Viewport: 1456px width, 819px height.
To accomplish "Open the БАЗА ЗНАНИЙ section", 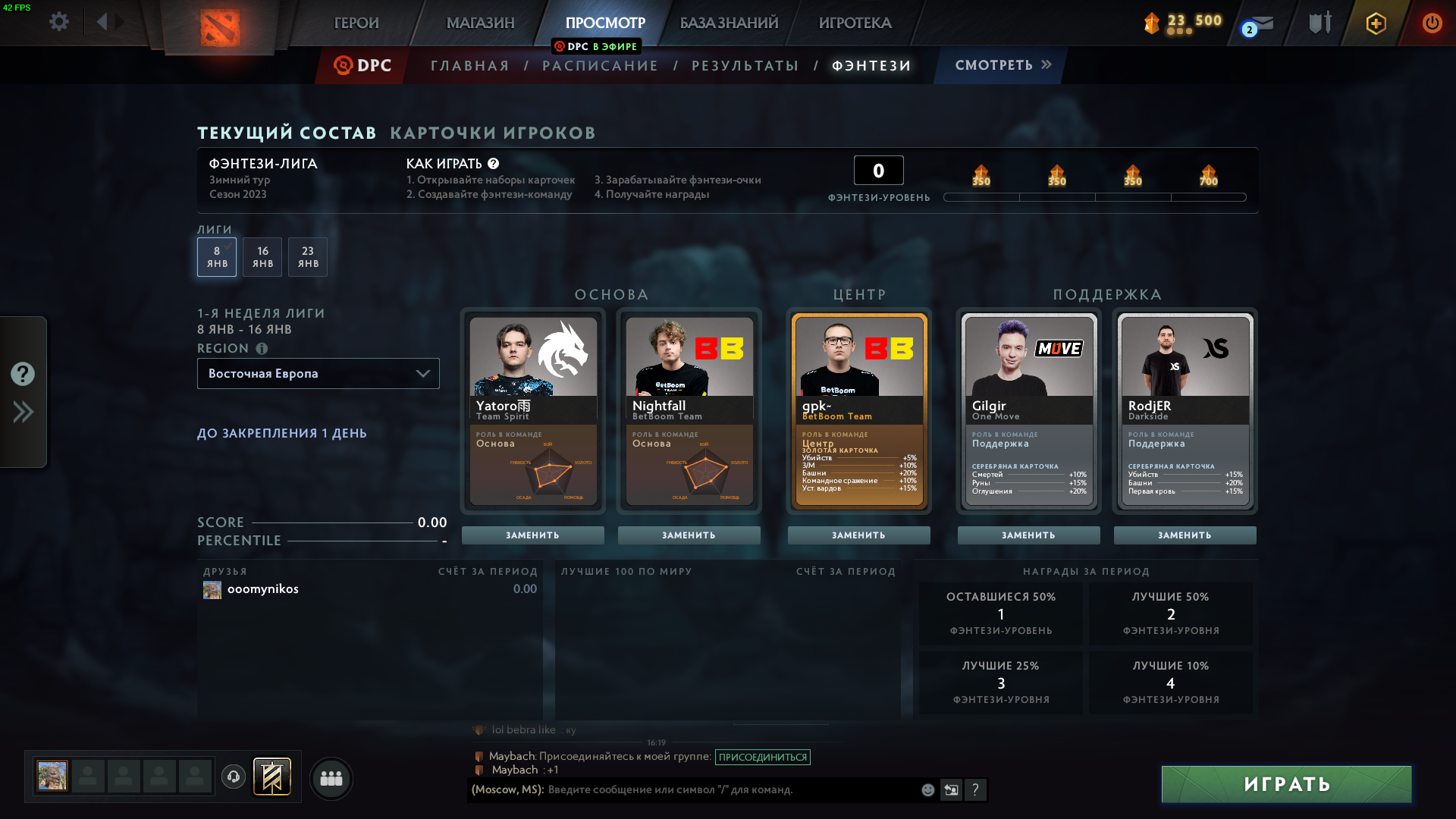I will tap(729, 23).
